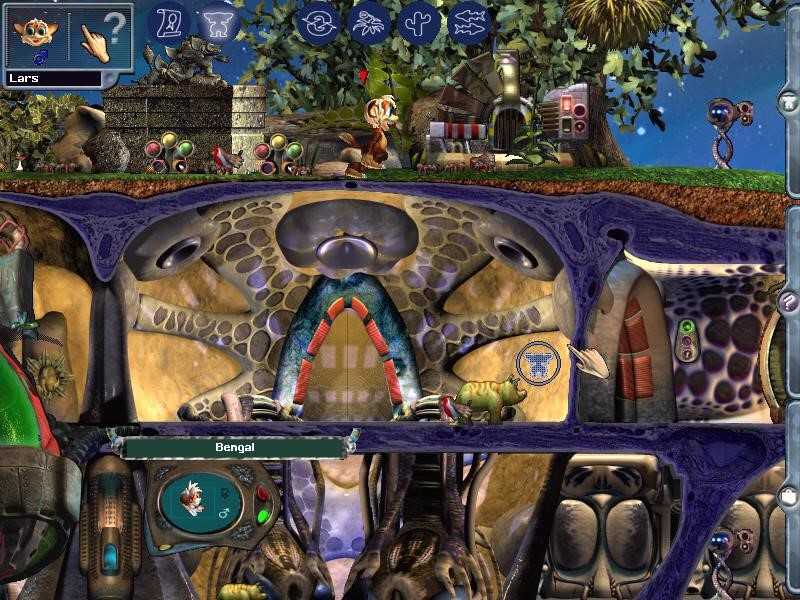Click the Bengal breed name label

(235, 448)
